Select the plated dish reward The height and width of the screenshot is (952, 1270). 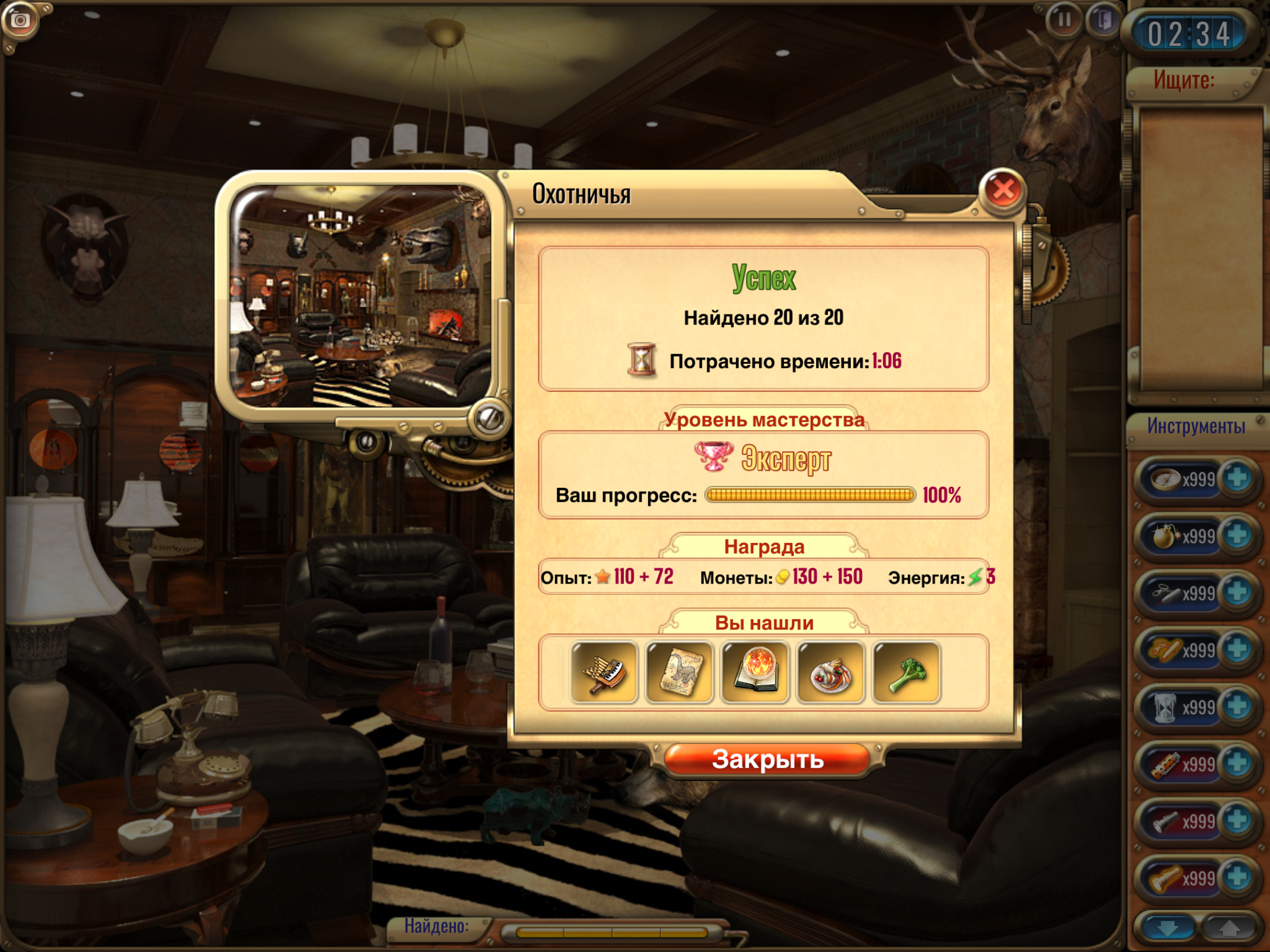click(x=831, y=672)
